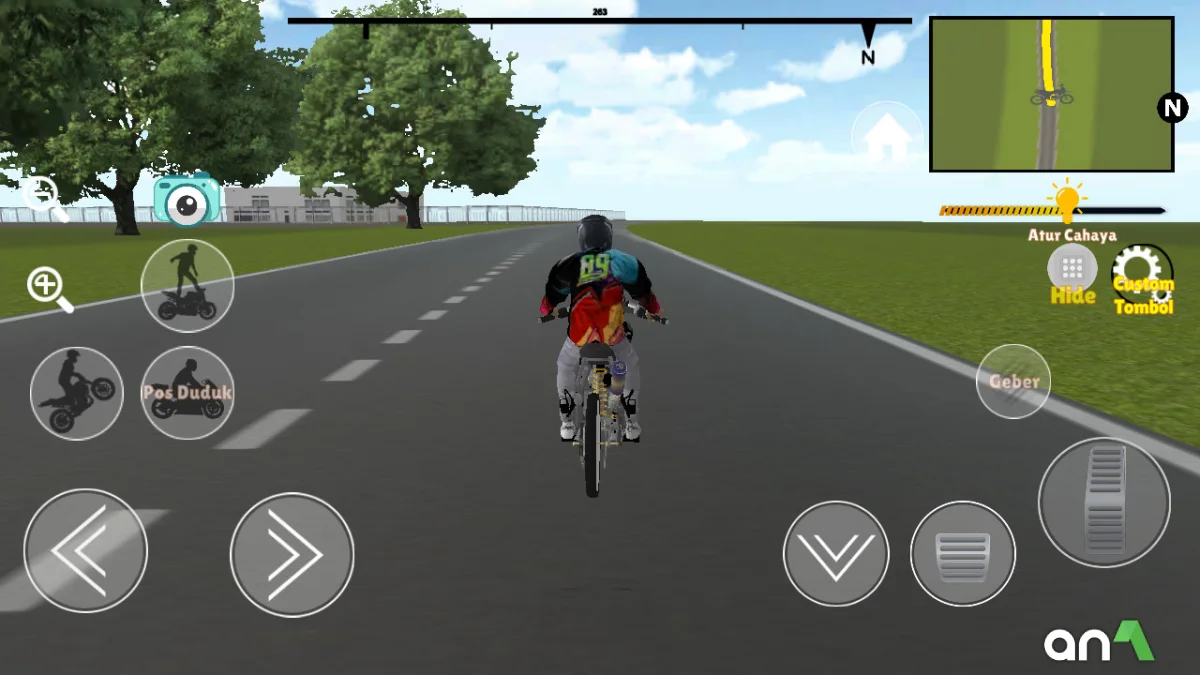Activate the standing-on-bike stunt button
Screen dimensions: 1200x675
(x=187, y=286)
